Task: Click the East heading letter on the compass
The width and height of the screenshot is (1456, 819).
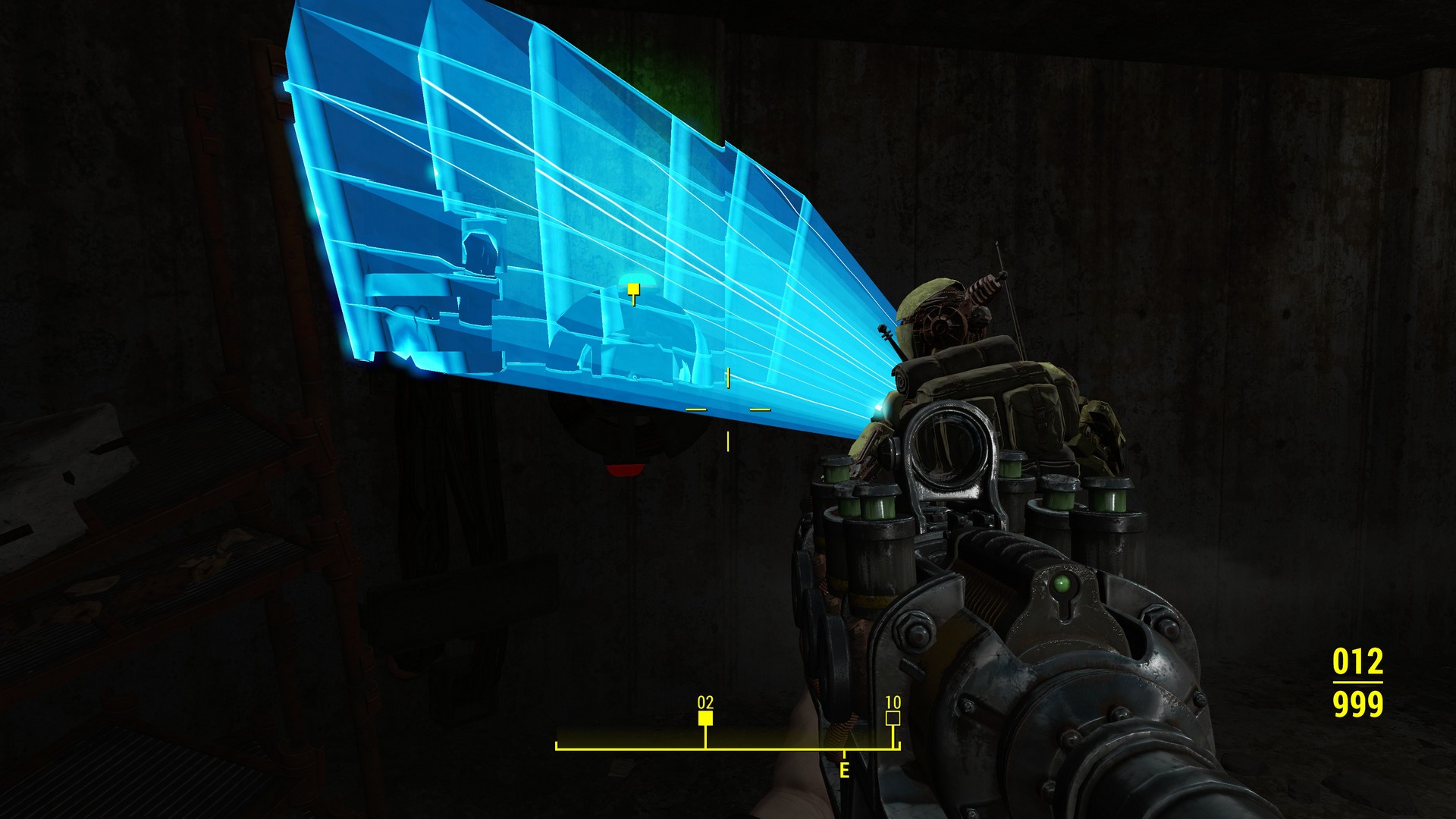Action: point(844,770)
